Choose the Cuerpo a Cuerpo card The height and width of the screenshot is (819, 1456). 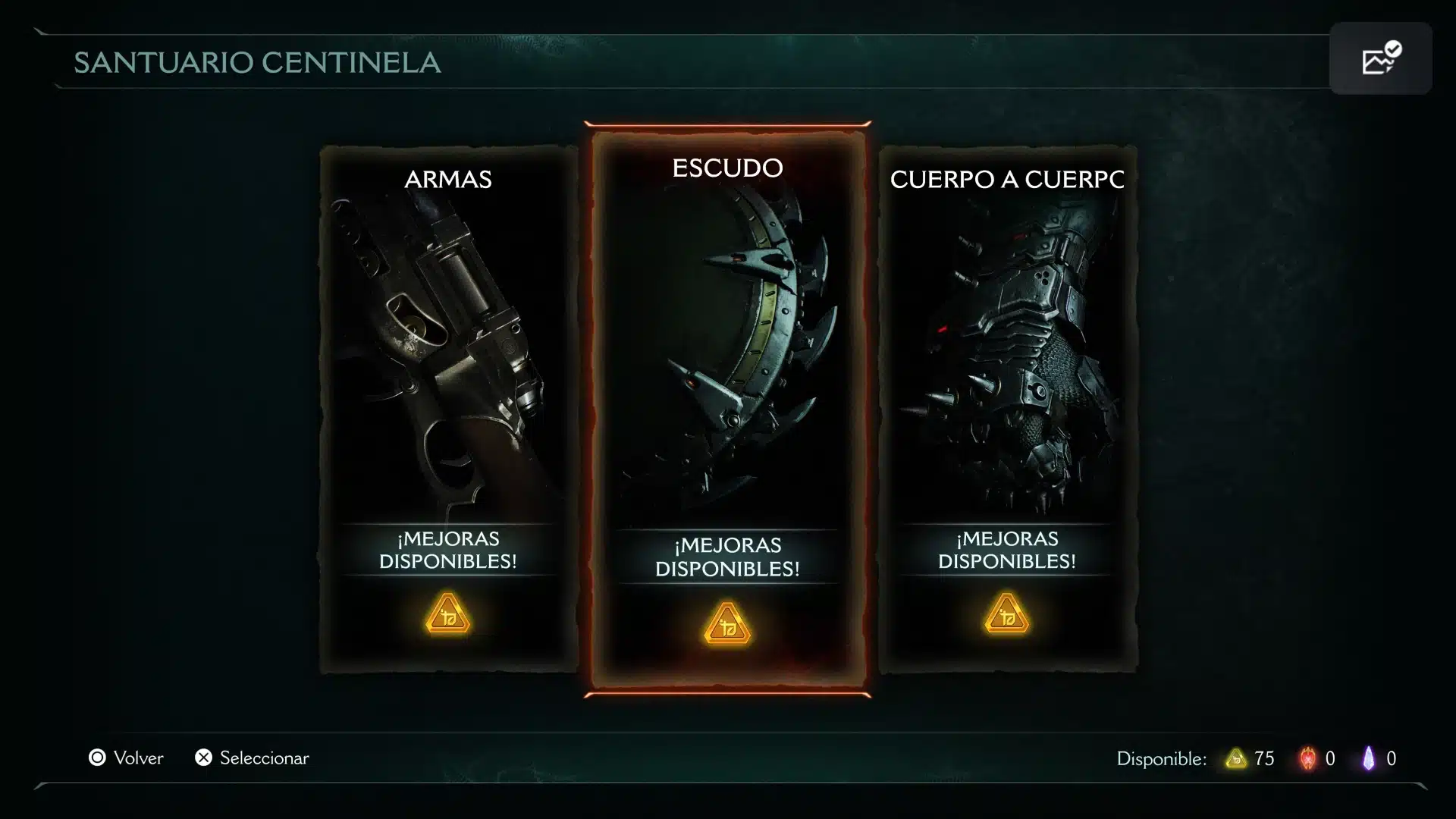[1007, 409]
